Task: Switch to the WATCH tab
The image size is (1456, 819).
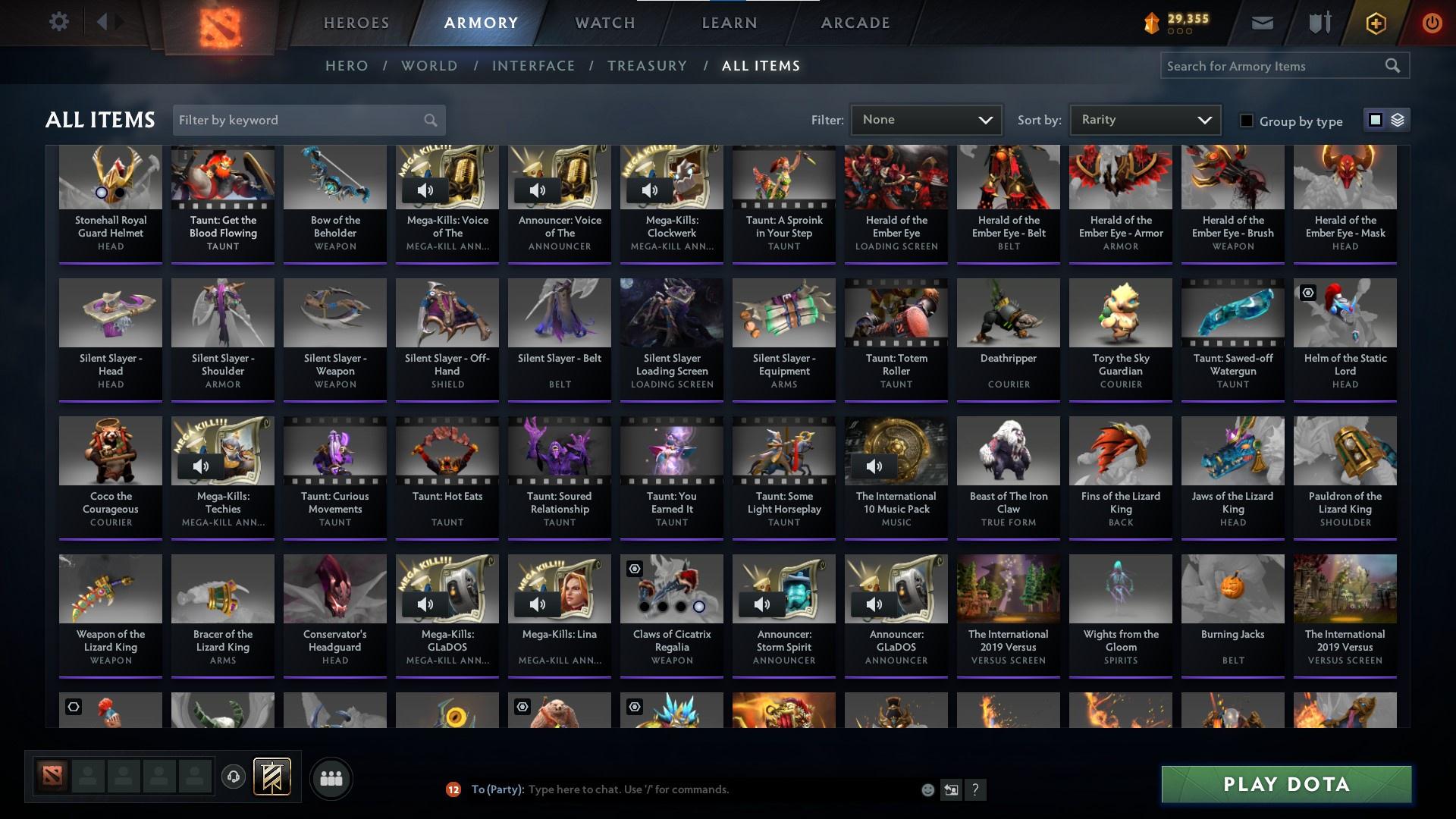Action: [x=604, y=23]
